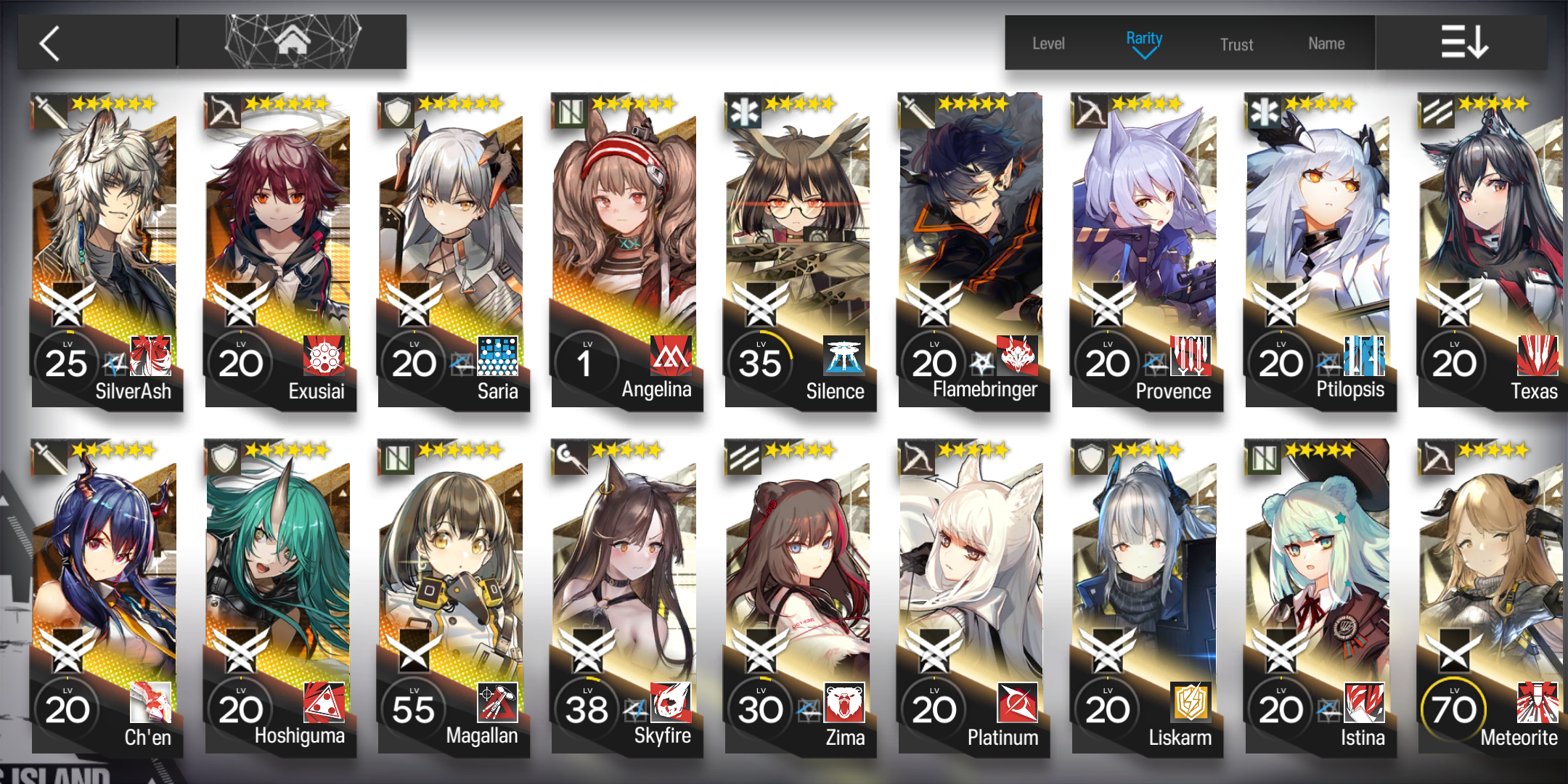Toggle the sort order direction button

1463,42
